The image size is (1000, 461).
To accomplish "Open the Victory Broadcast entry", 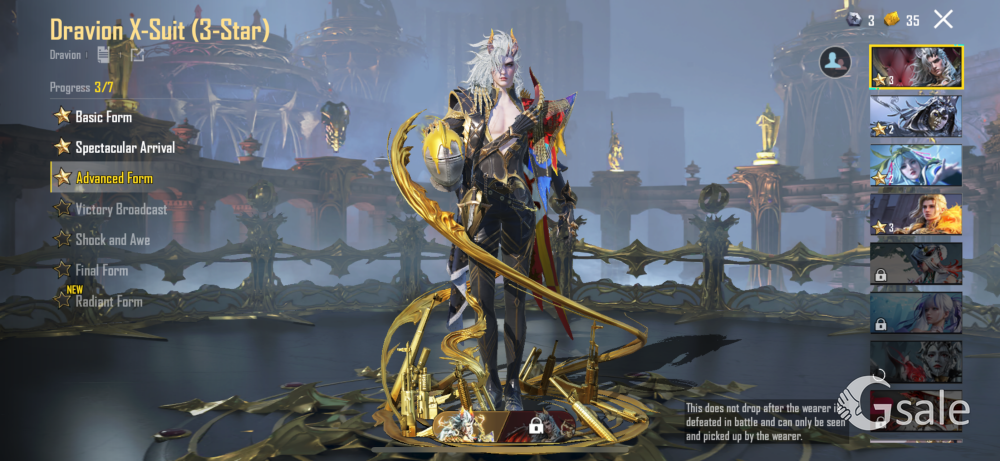I will pyautogui.click(x=120, y=209).
